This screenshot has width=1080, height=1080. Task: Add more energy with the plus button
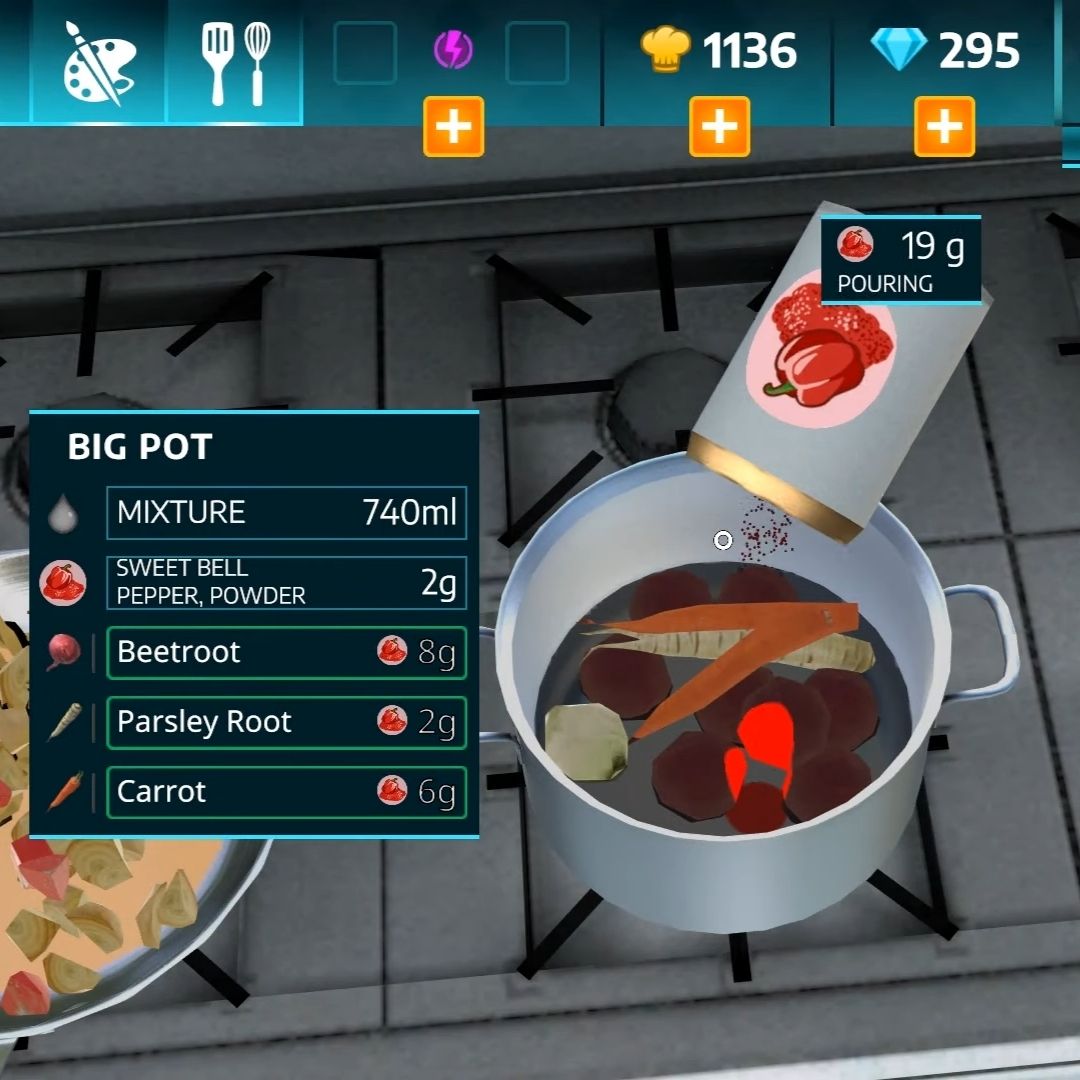coord(453,127)
